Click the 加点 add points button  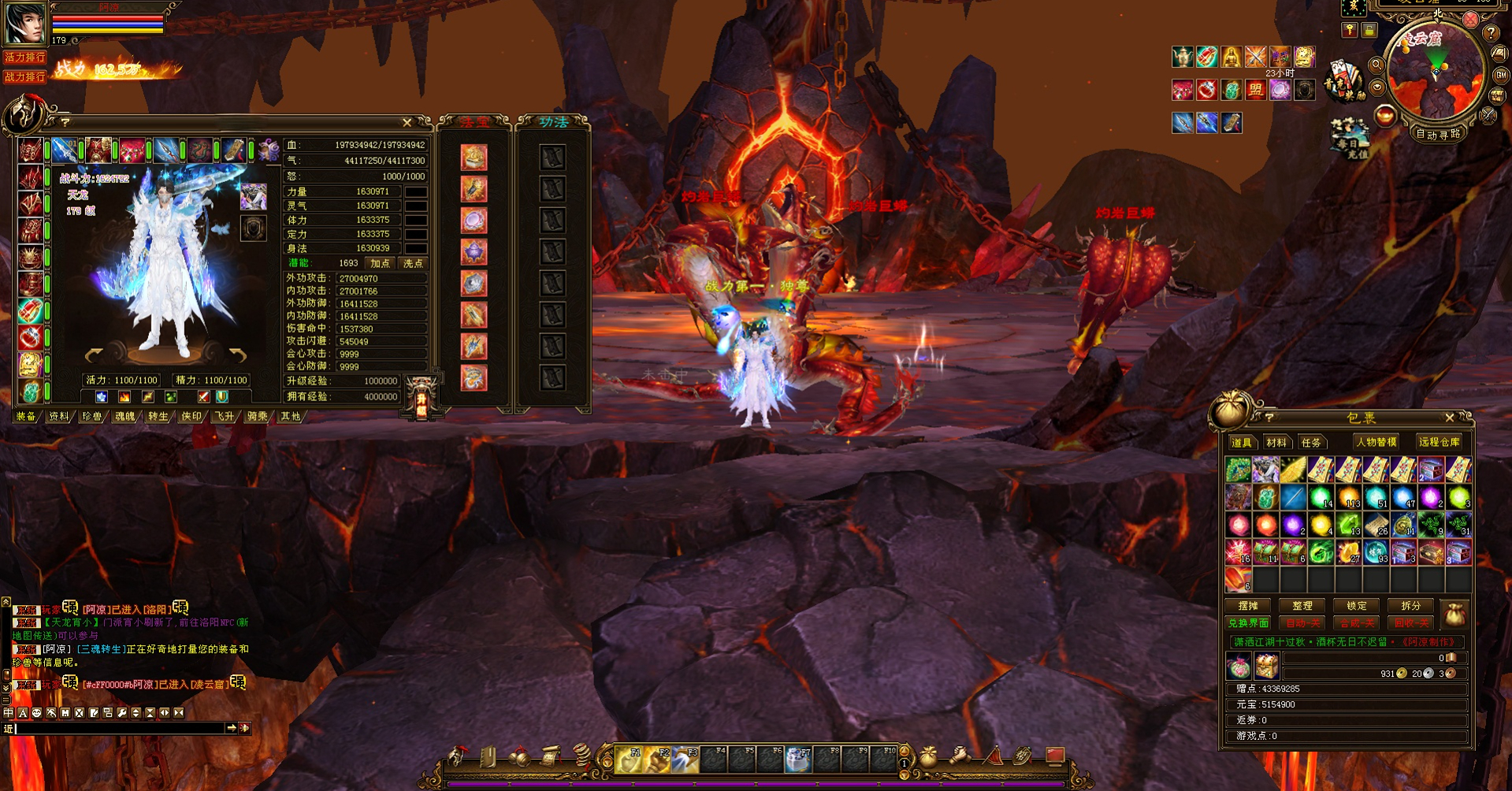380,263
